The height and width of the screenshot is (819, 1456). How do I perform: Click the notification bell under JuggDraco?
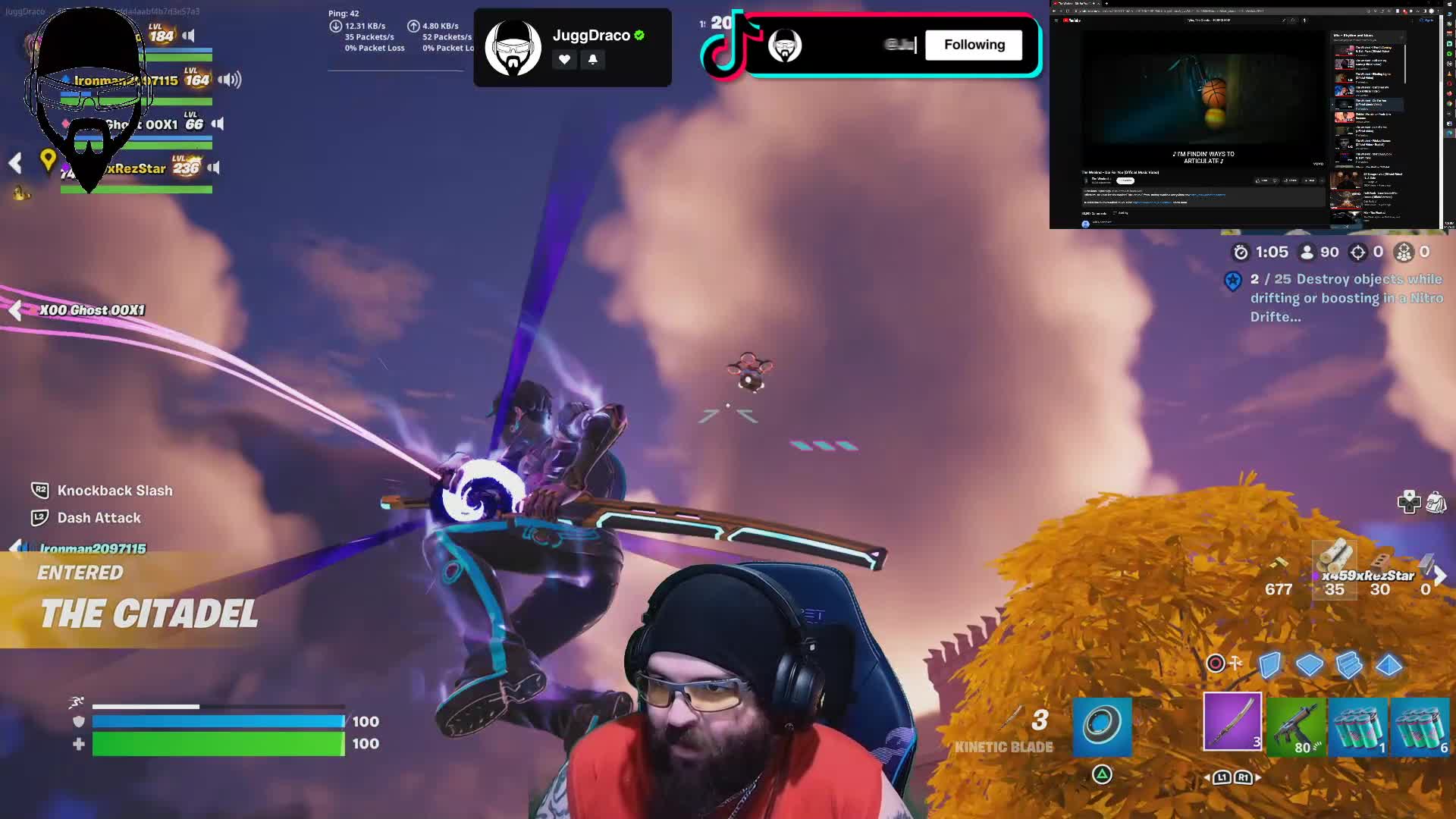(593, 59)
